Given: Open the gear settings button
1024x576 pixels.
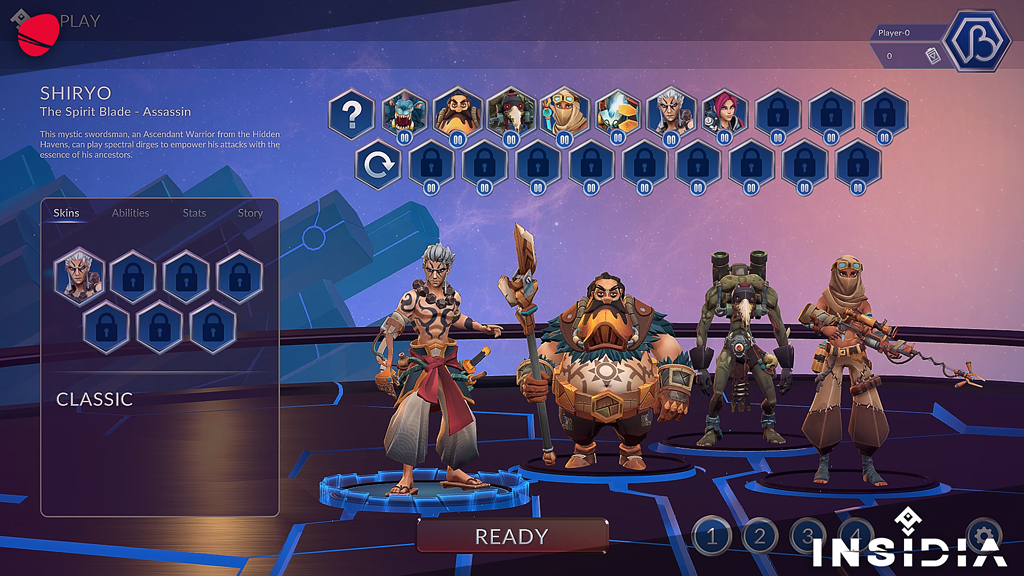Looking at the screenshot, I should 983,533.
